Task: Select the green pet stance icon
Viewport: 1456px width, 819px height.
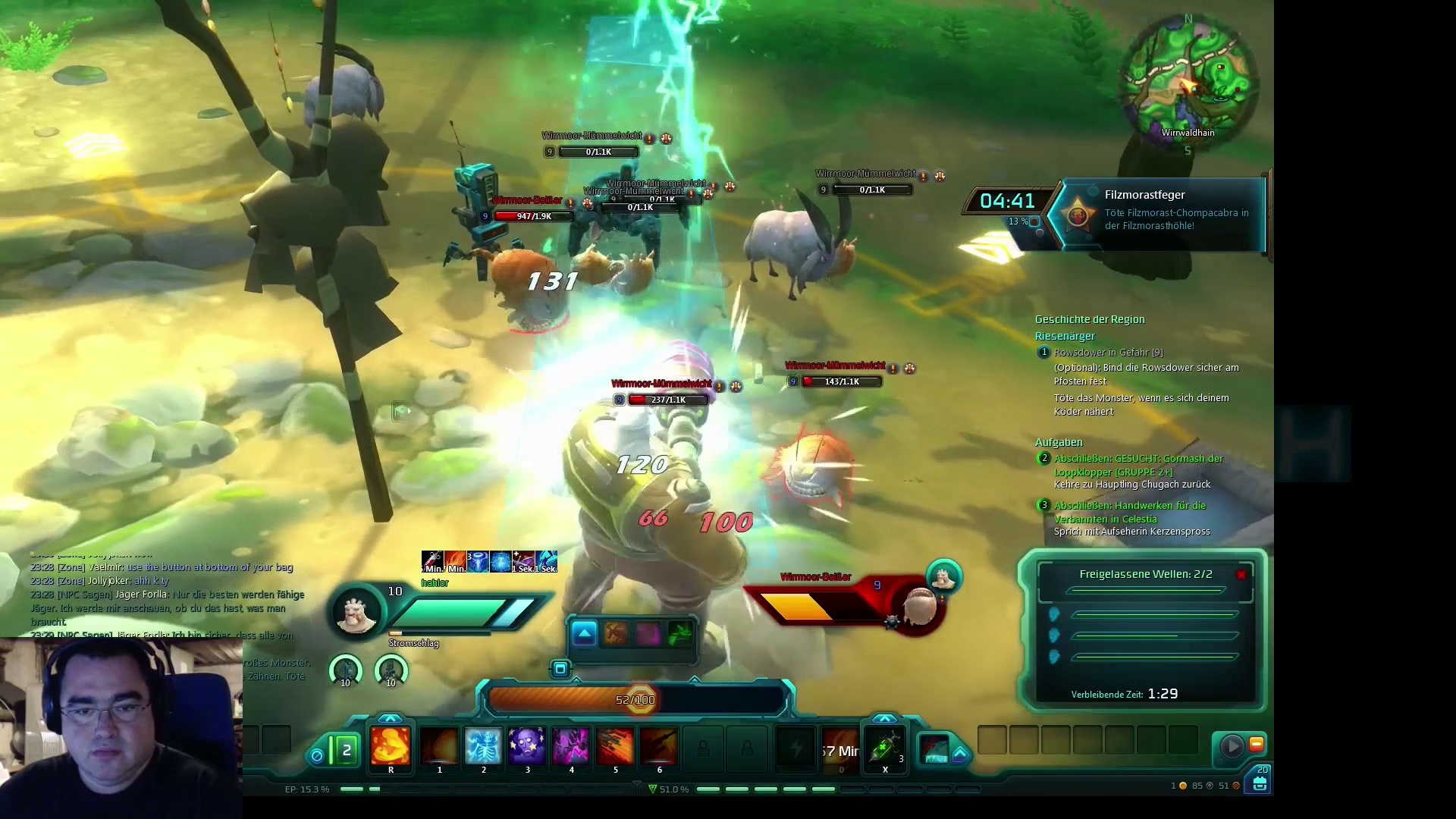Action: click(x=680, y=634)
